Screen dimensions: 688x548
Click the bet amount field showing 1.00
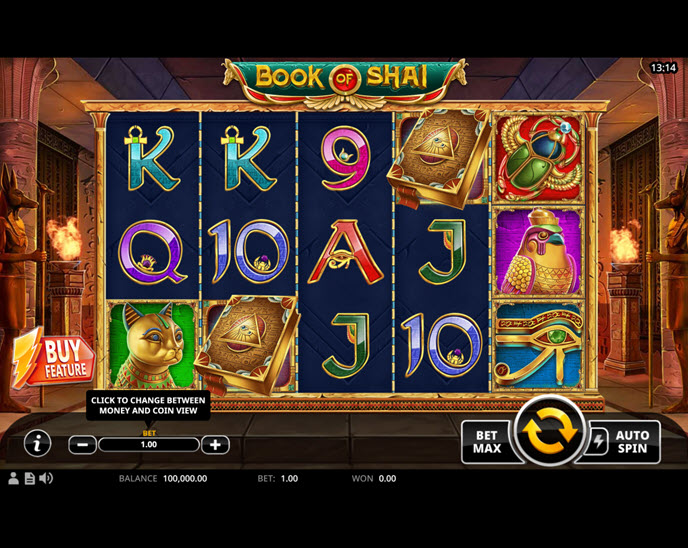[149, 445]
